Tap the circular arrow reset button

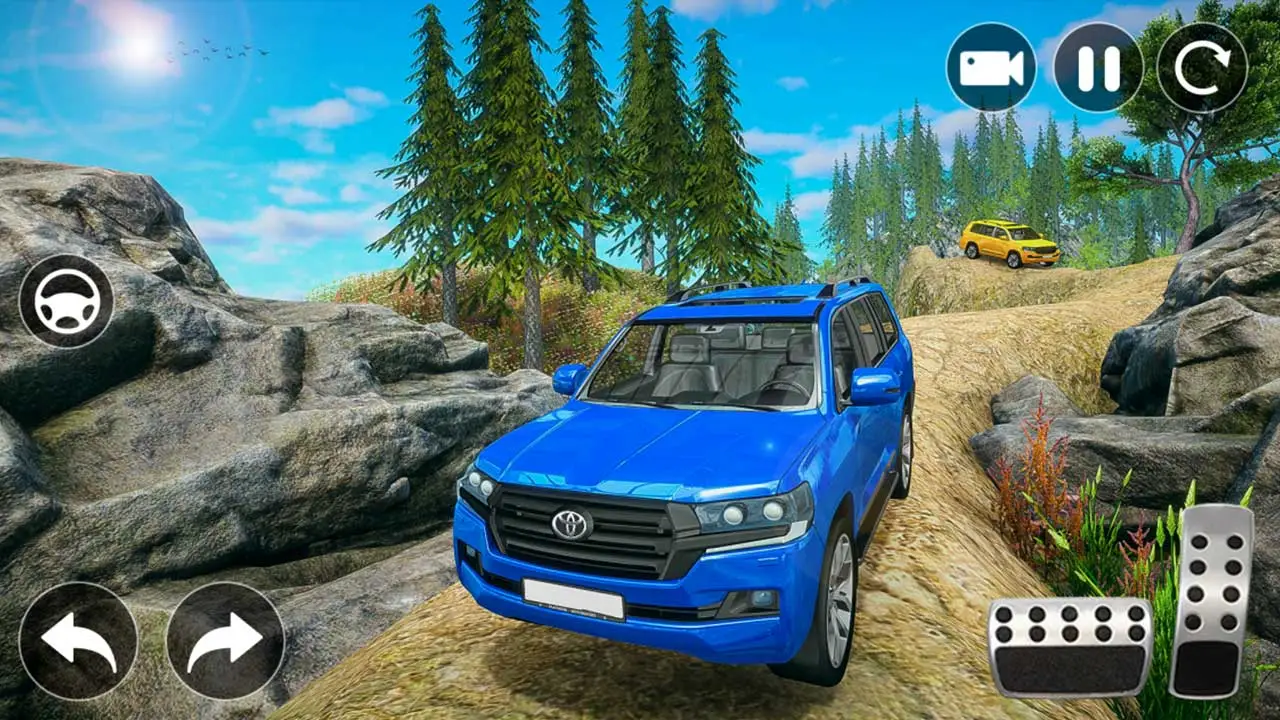[1202, 67]
